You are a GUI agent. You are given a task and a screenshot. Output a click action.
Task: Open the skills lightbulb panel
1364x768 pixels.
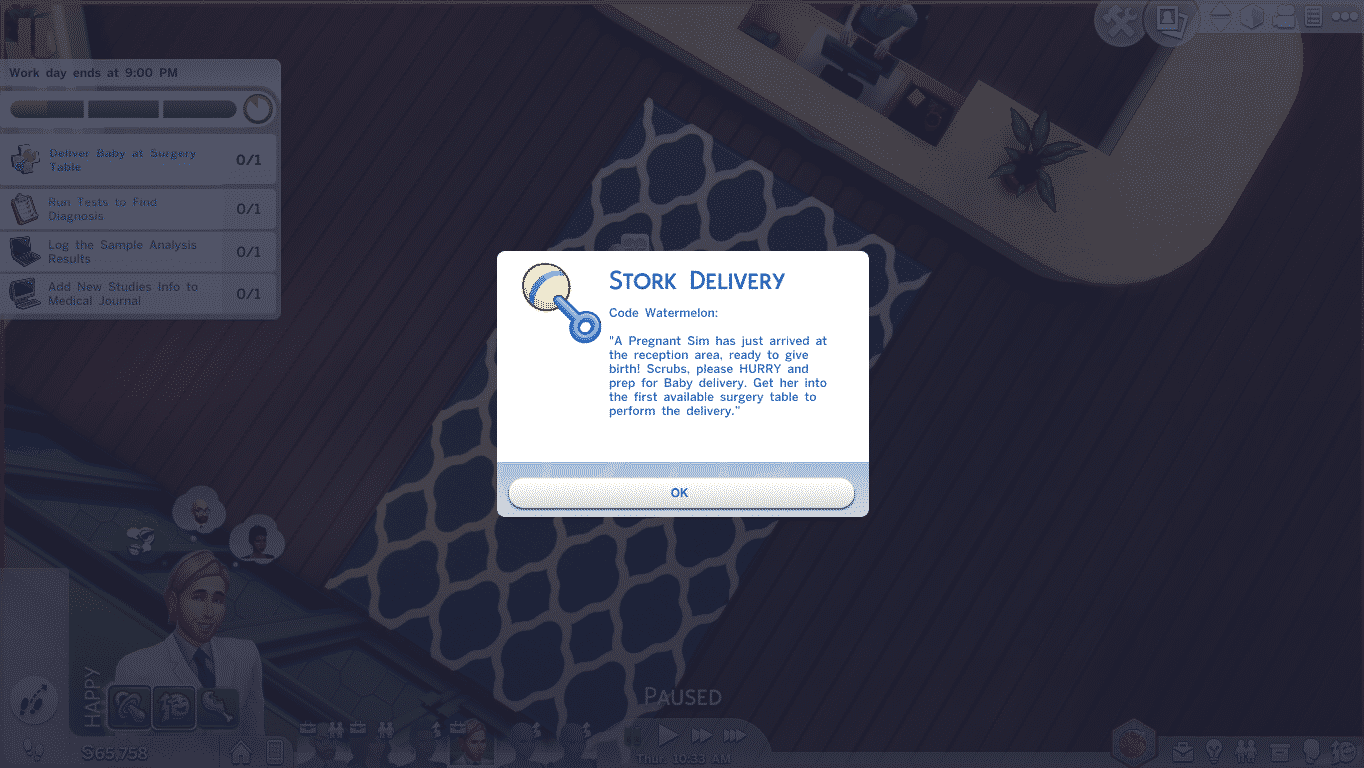click(1214, 750)
